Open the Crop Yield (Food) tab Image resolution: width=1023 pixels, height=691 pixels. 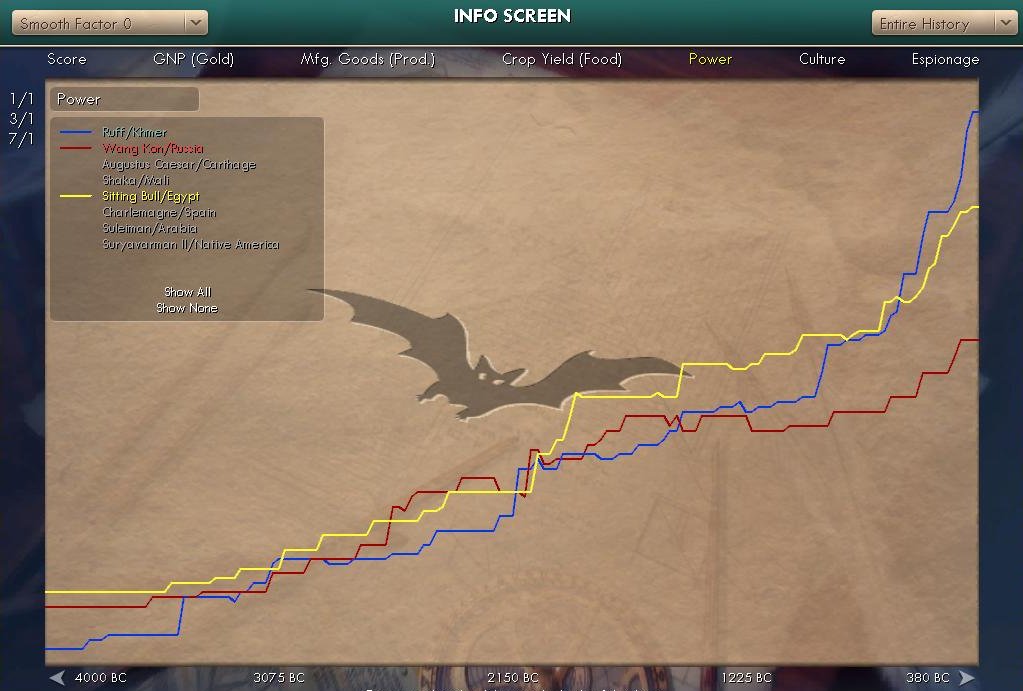(x=561, y=59)
